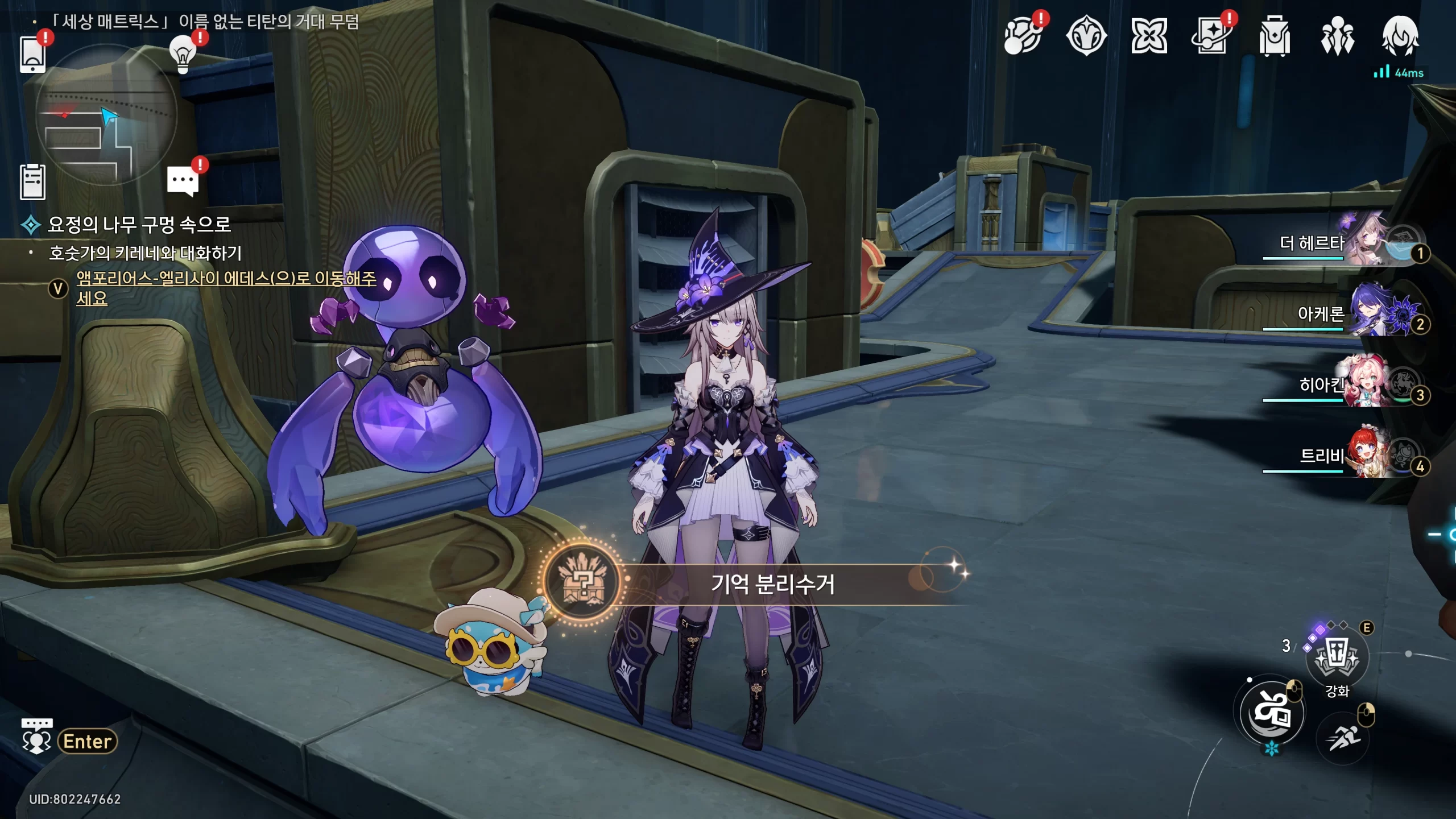The image size is (1456, 819).
Task: Open the chat speech bubble icon
Action: pos(183,181)
